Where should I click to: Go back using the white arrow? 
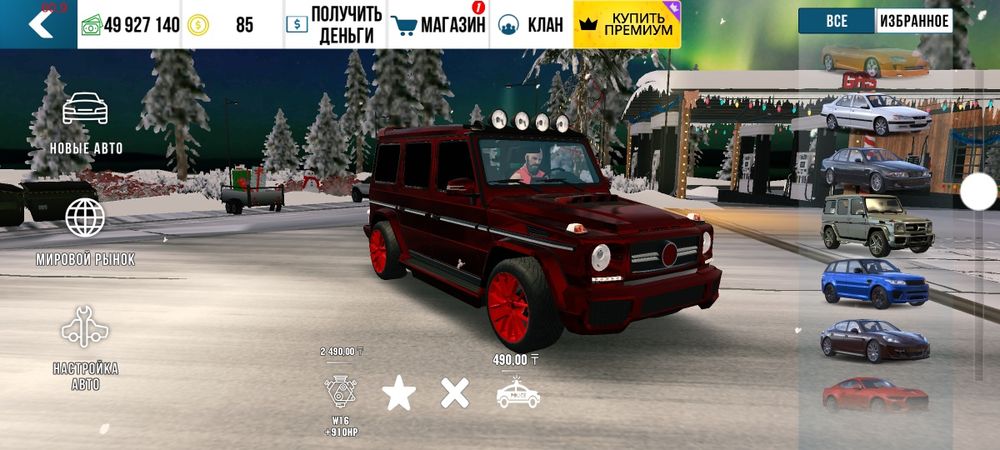point(40,24)
